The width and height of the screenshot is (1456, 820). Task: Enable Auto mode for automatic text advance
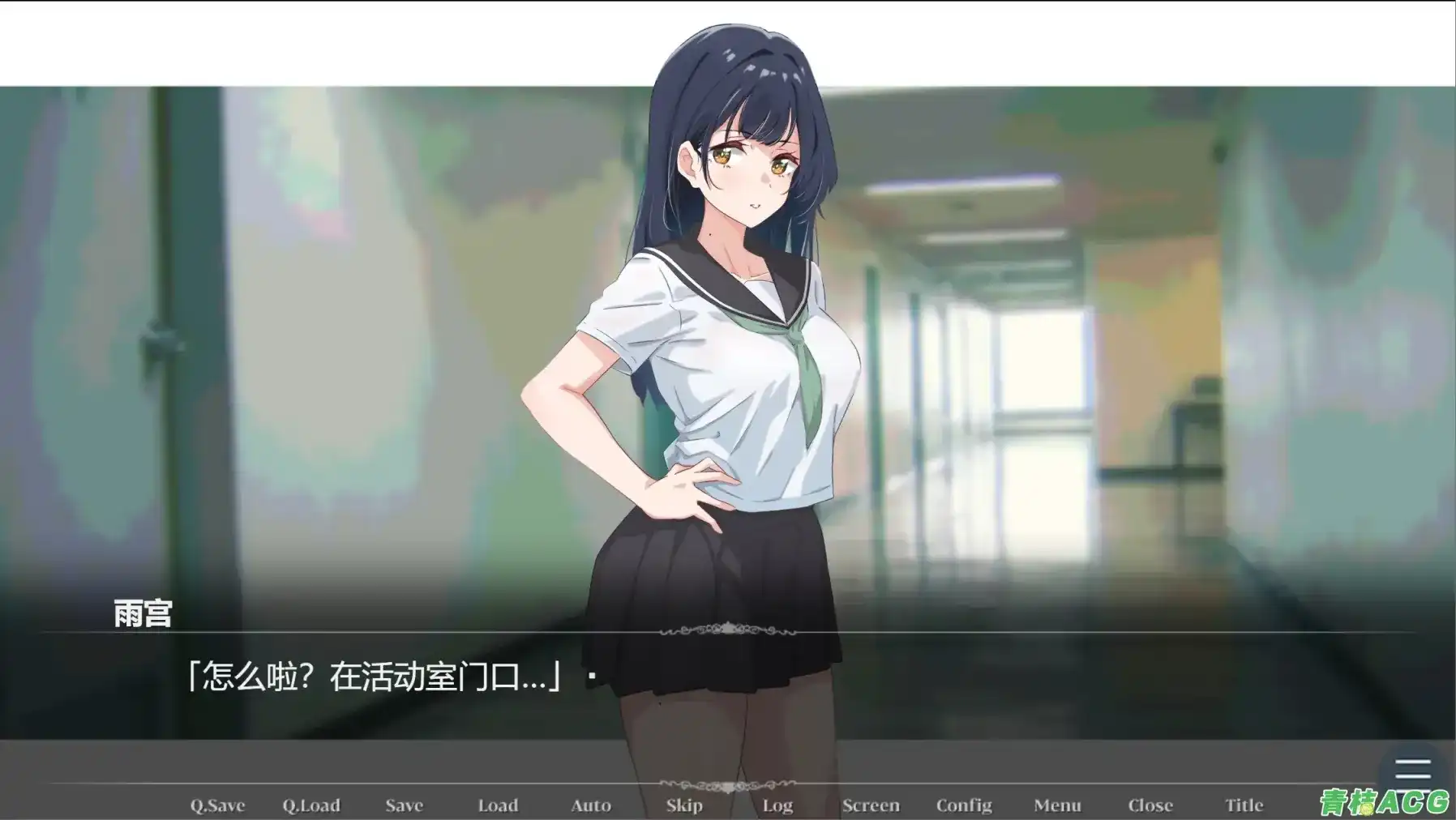point(591,805)
